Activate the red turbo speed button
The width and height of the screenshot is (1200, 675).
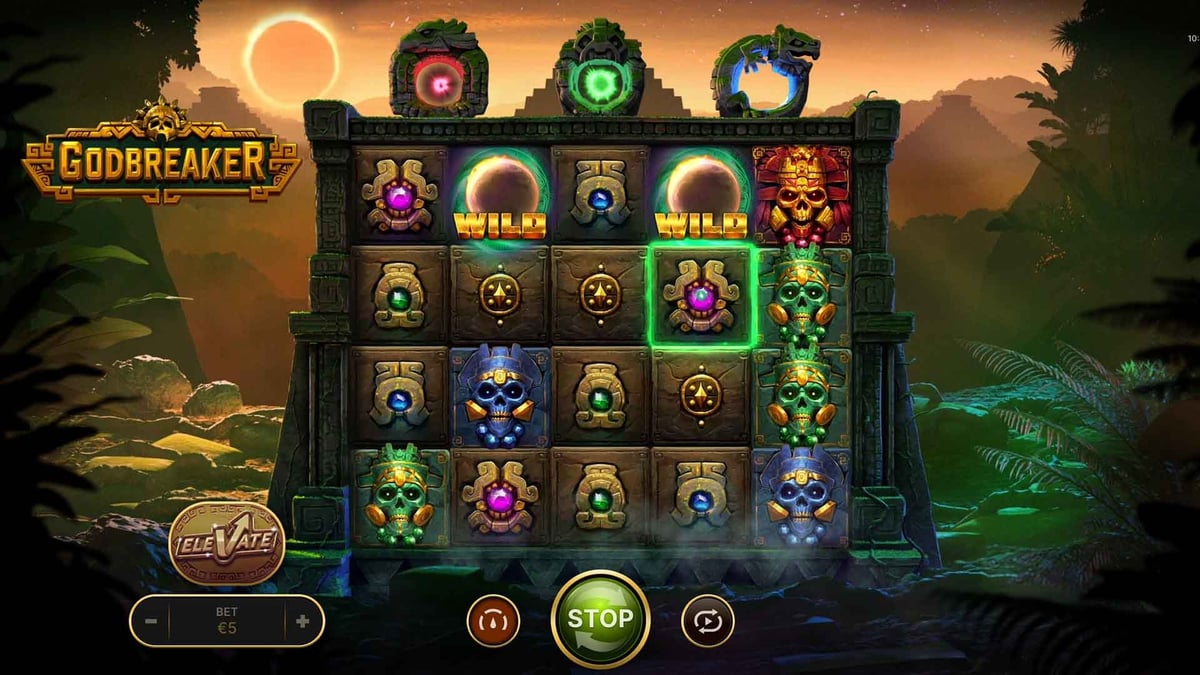coord(493,621)
